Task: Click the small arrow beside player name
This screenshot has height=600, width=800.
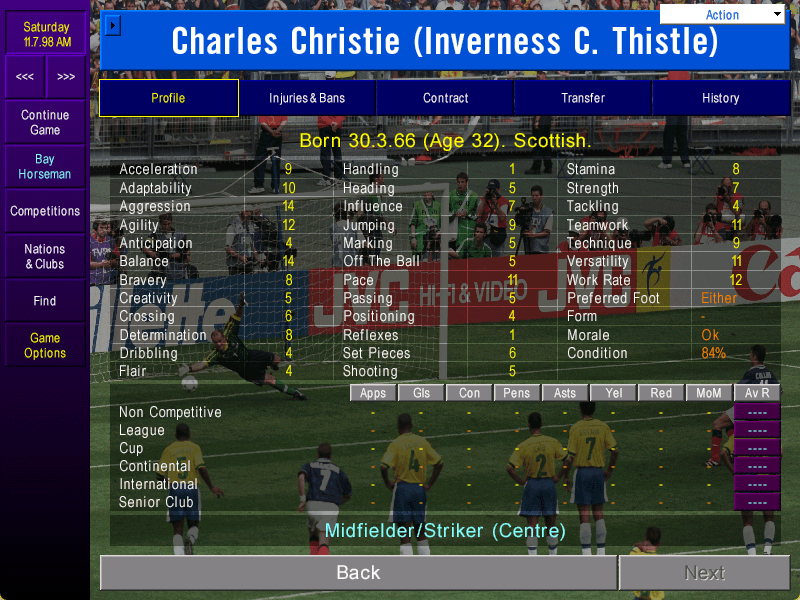Action: tap(113, 25)
